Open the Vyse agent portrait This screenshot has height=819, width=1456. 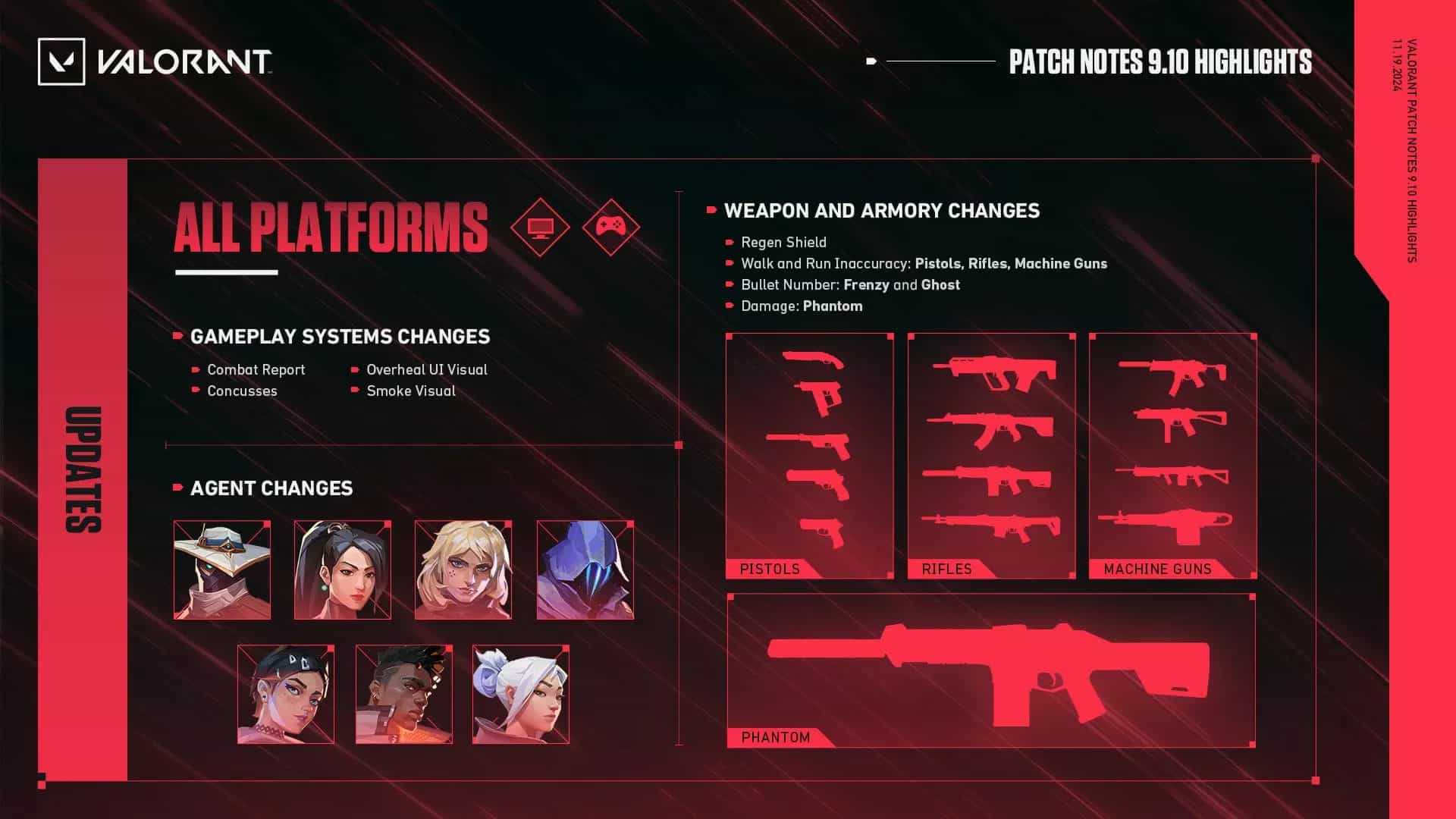[x=286, y=694]
